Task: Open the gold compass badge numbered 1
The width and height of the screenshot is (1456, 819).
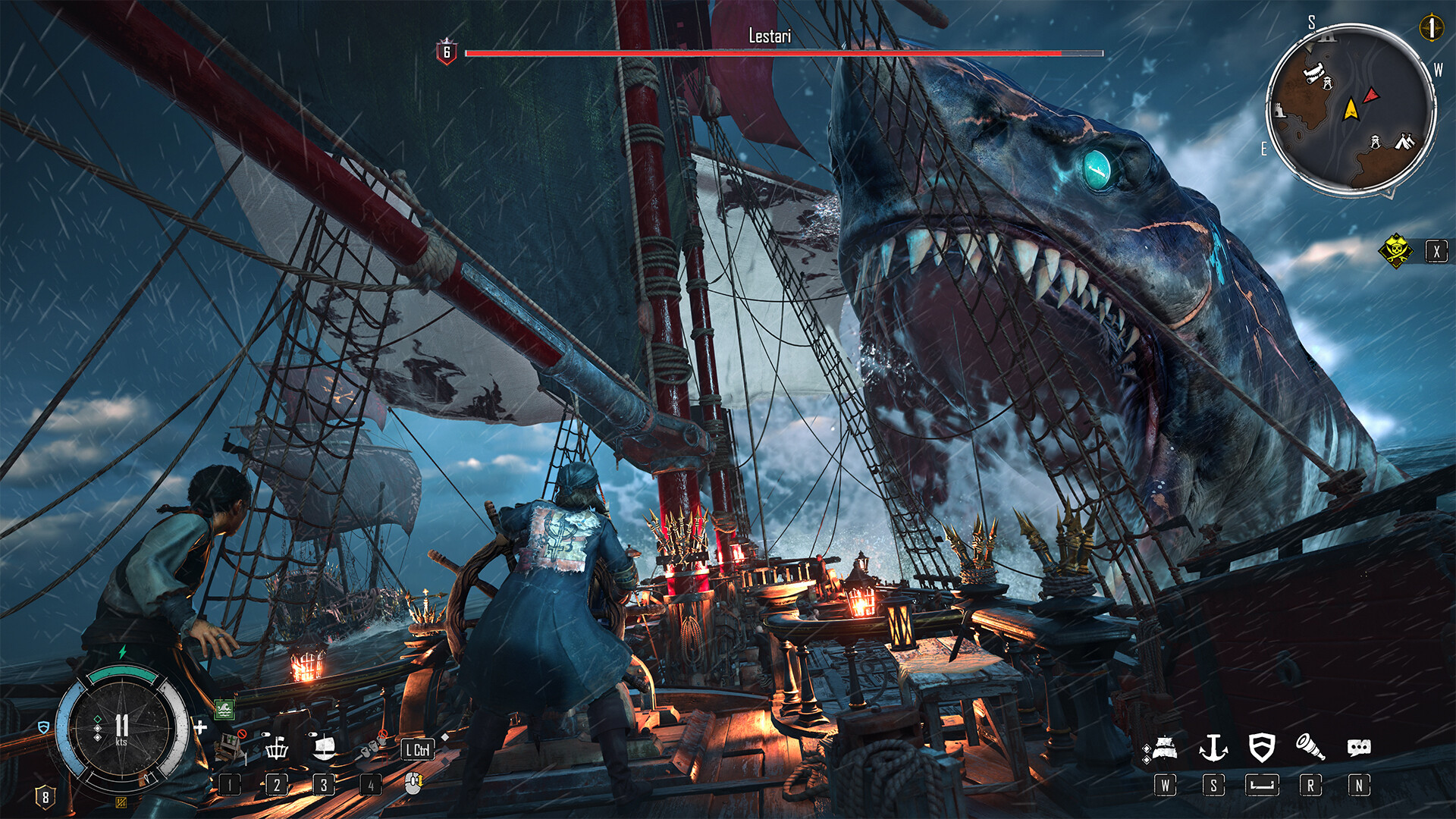Action: coord(1431,28)
